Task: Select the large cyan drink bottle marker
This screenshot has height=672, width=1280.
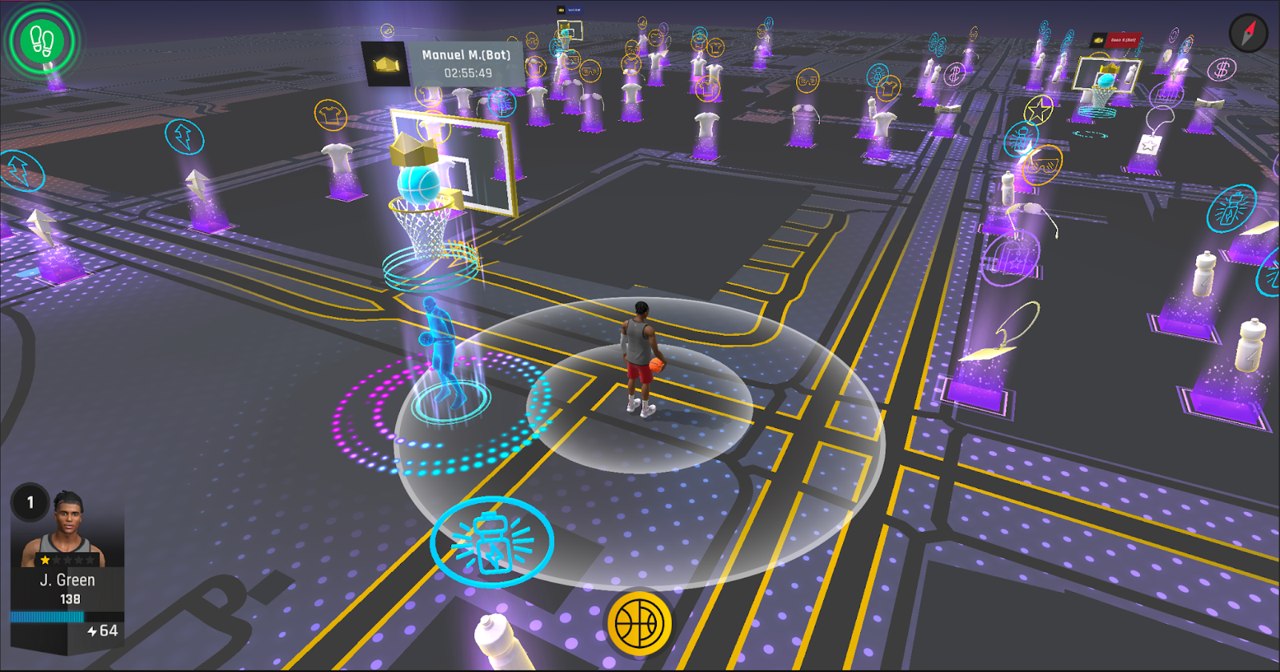Action: tap(492, 542)
